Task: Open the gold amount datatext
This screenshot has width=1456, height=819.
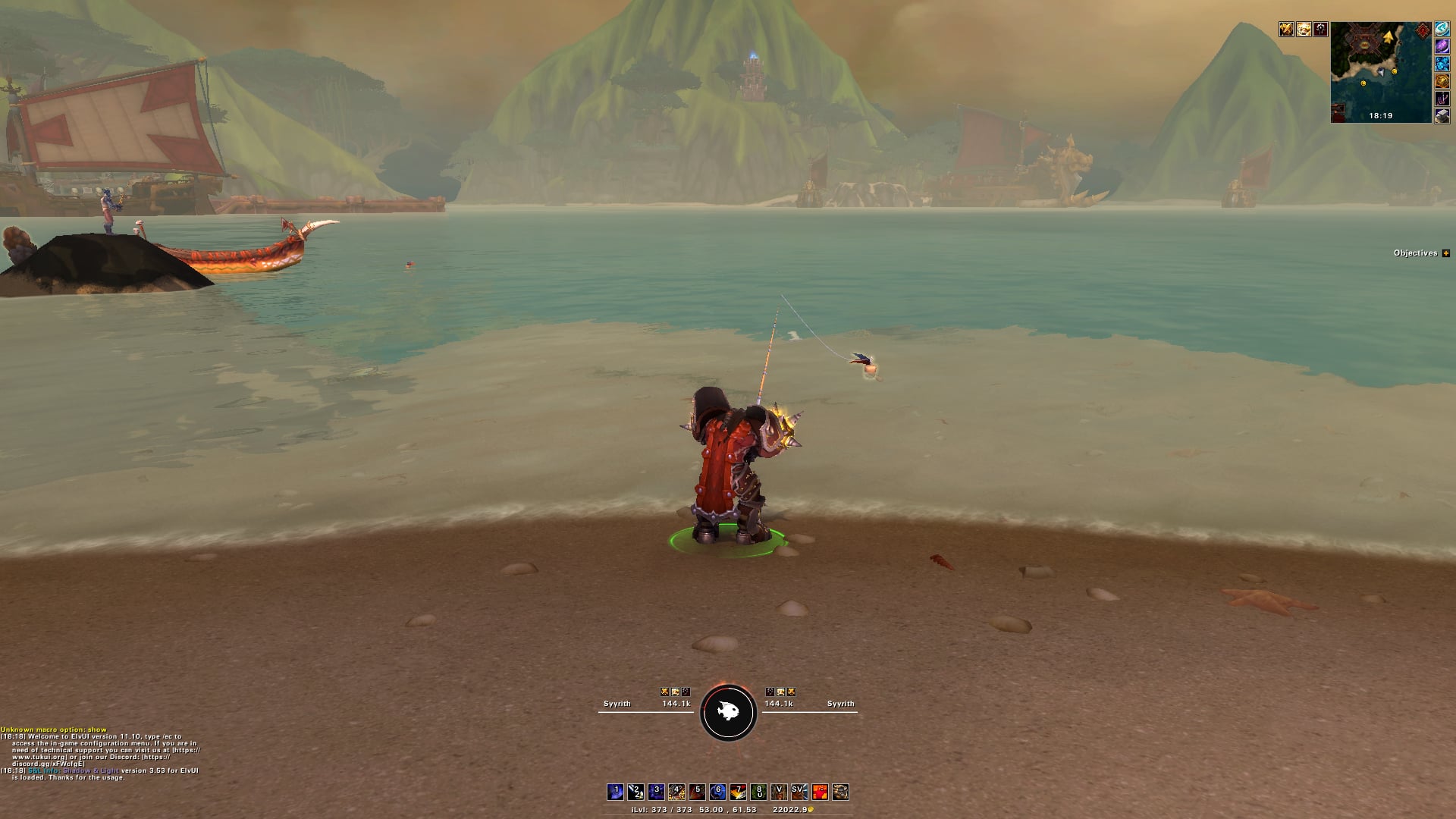Action: (x=792, y=810)
